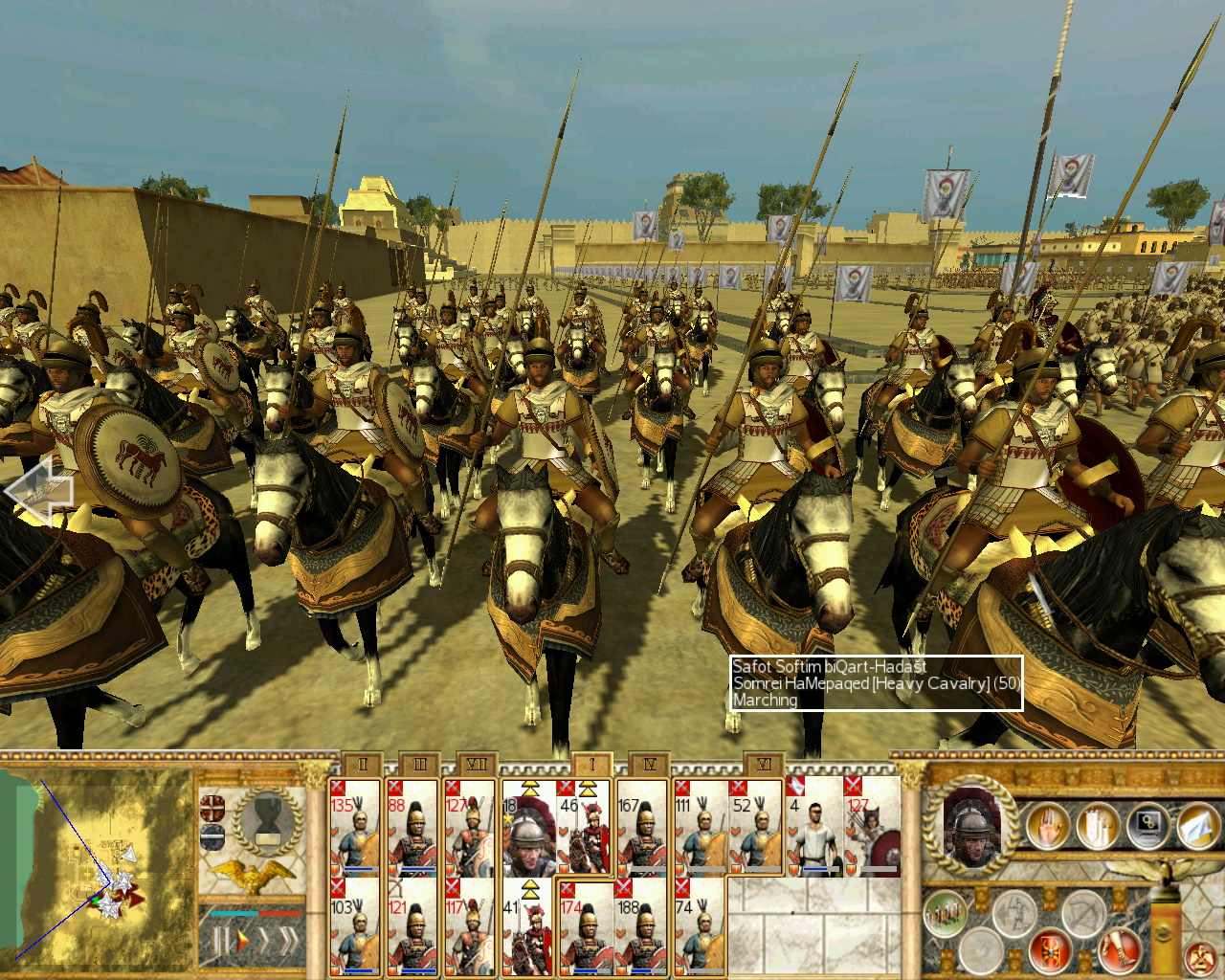
Task: Pause the battle
Action: point(219,942)
